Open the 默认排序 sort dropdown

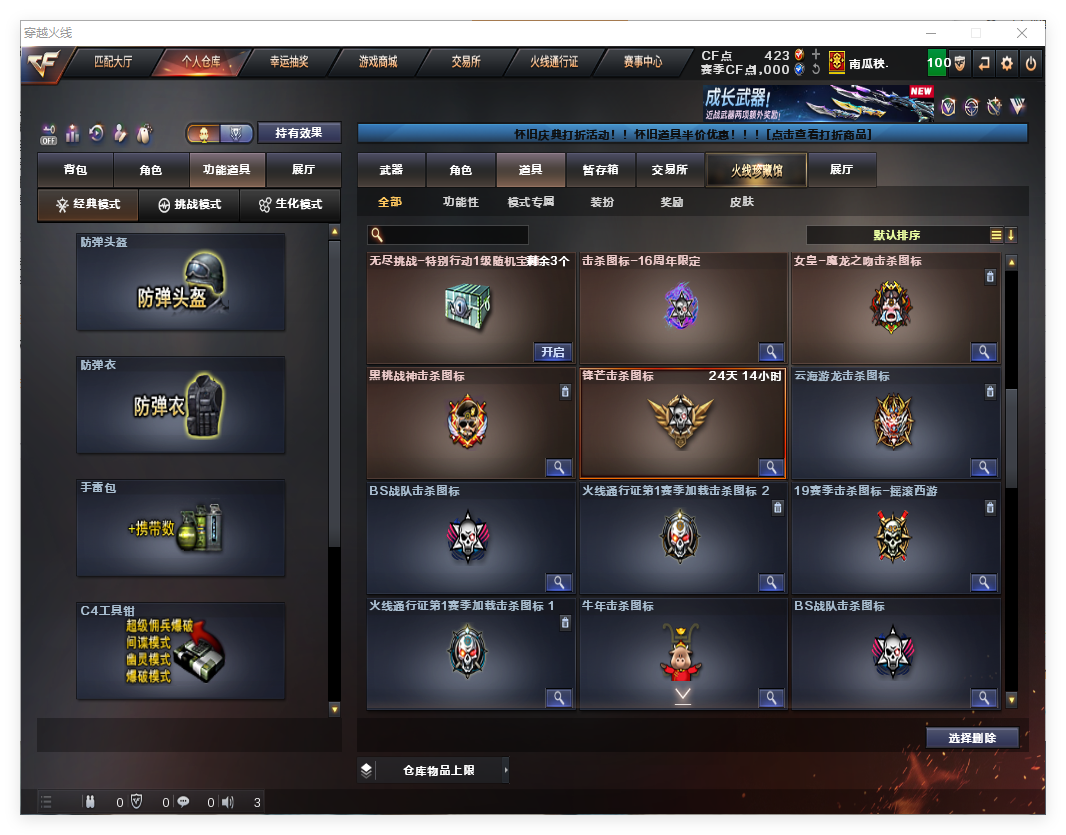coord(897,236)
